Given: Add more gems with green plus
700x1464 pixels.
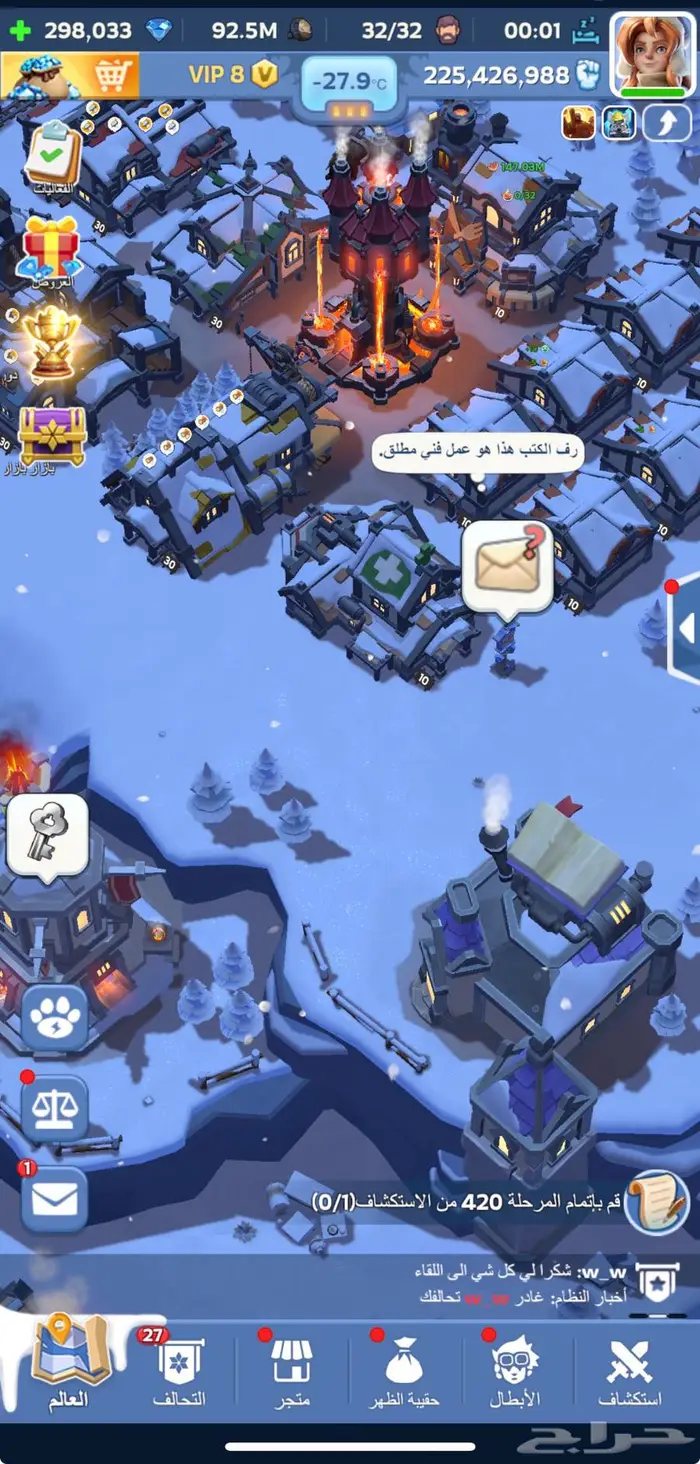Looking at the screenshot, I should click(x=19, y=30).
